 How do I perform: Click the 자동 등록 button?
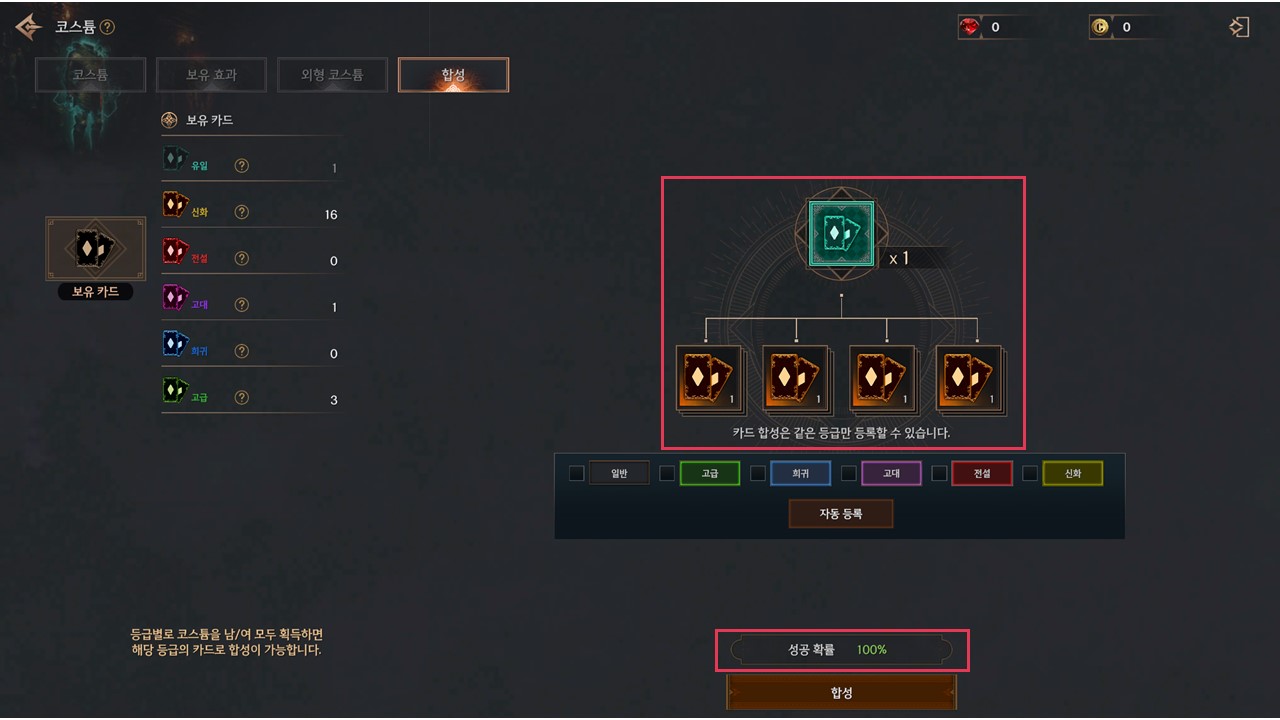[840, 514]
